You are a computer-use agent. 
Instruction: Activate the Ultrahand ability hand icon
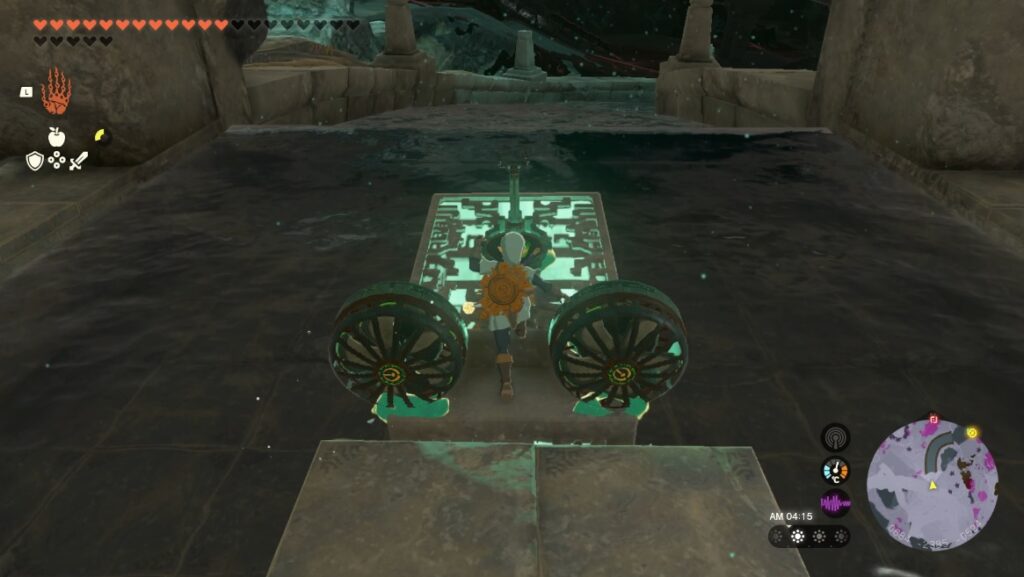pyautogui.click(x=56, y=92)
